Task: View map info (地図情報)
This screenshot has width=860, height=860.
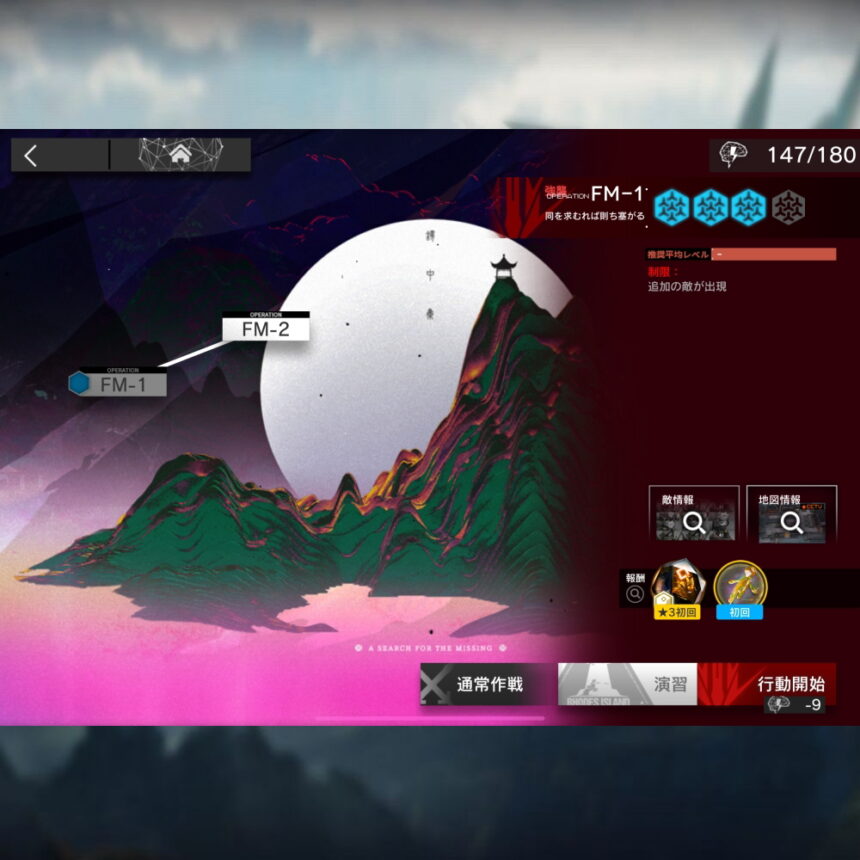Action: (790, 514)
